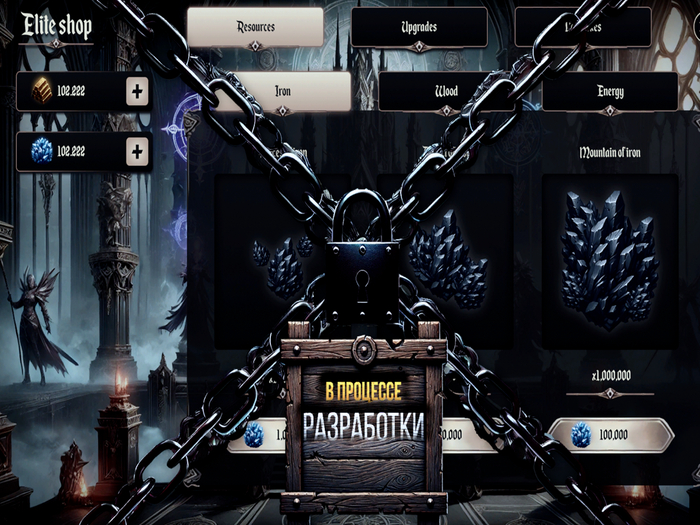Add more gold with the plus button
700x525 pixels.
click(x=137, y=93)
